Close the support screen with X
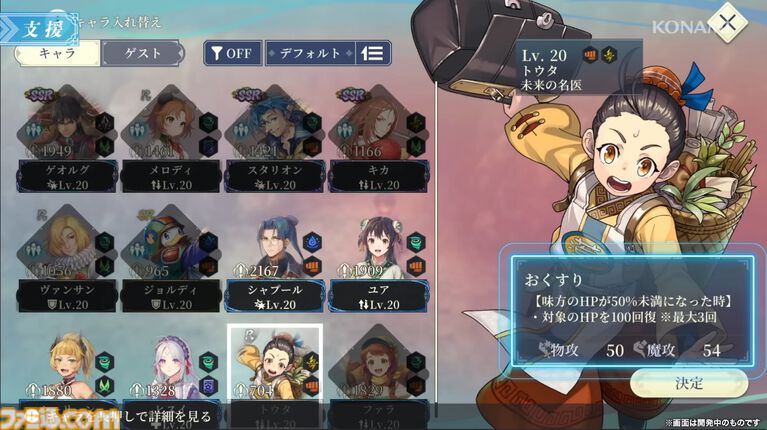The image size is (767, 430). coord(727,23)
